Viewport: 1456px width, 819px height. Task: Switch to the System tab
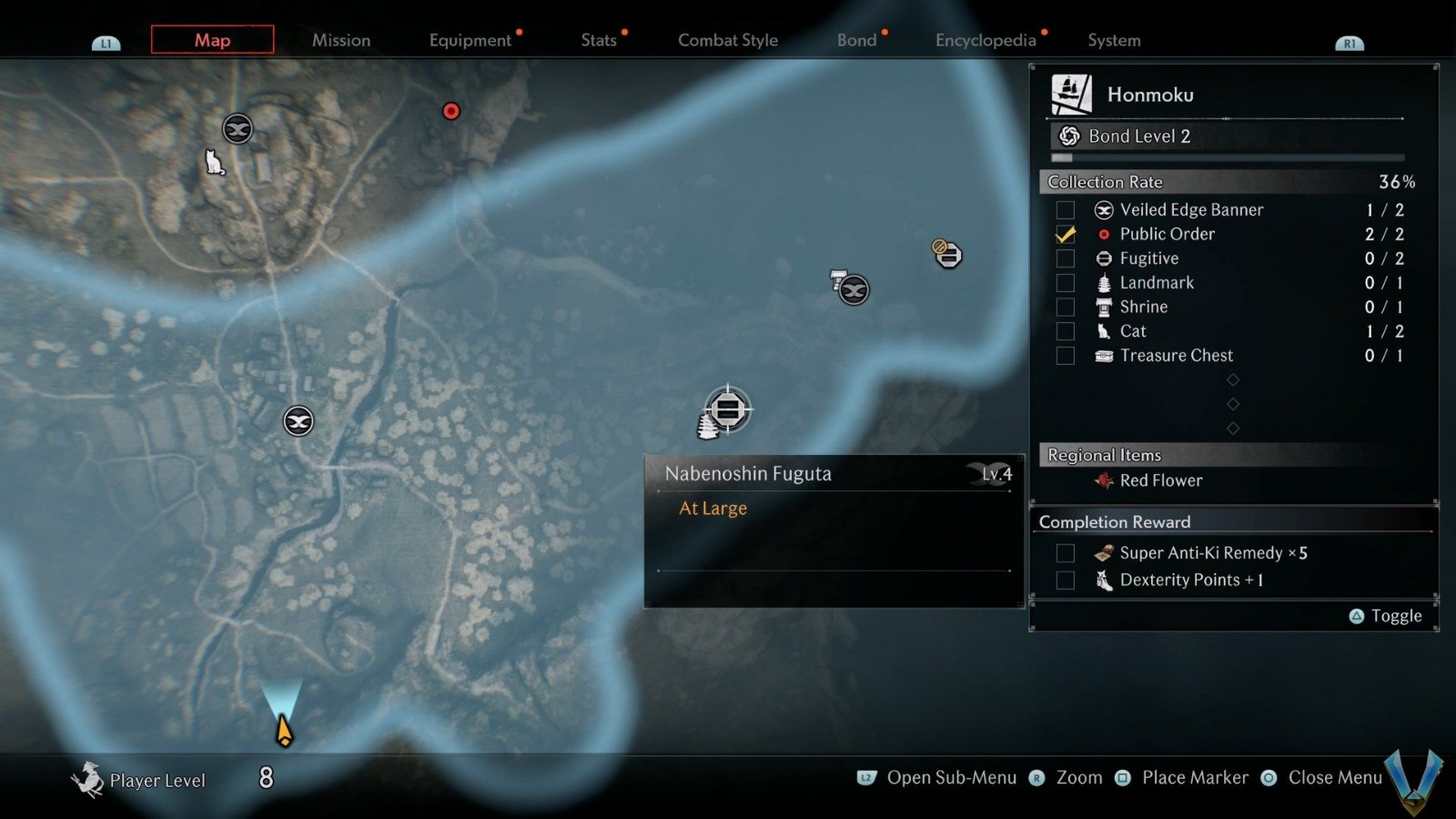[1114, 40]
